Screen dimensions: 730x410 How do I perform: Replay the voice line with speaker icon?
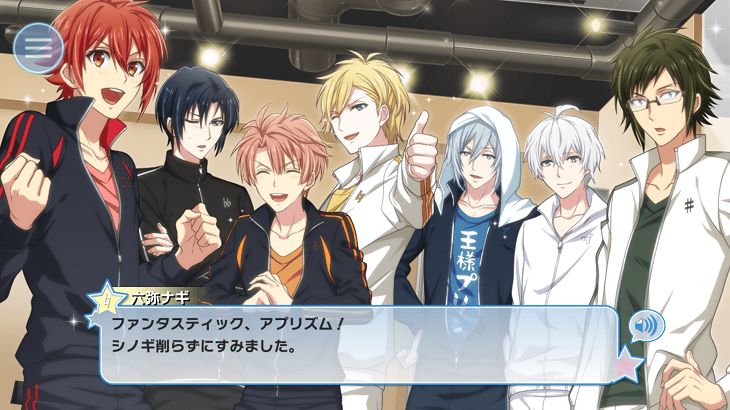point(645,327)
